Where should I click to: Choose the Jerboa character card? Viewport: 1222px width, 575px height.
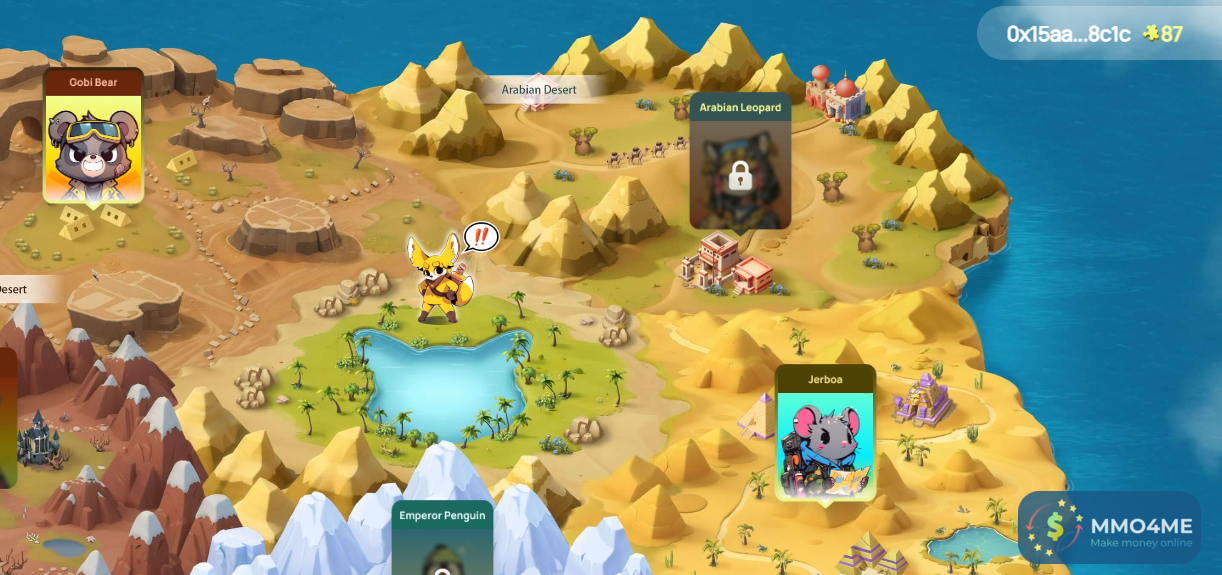click(x=825, y=435)
